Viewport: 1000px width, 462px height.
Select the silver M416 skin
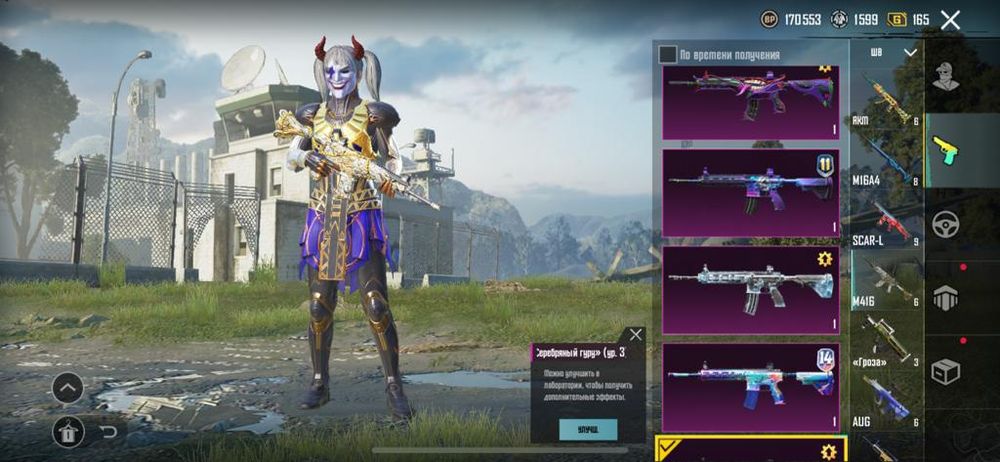(x=750, y=289)
